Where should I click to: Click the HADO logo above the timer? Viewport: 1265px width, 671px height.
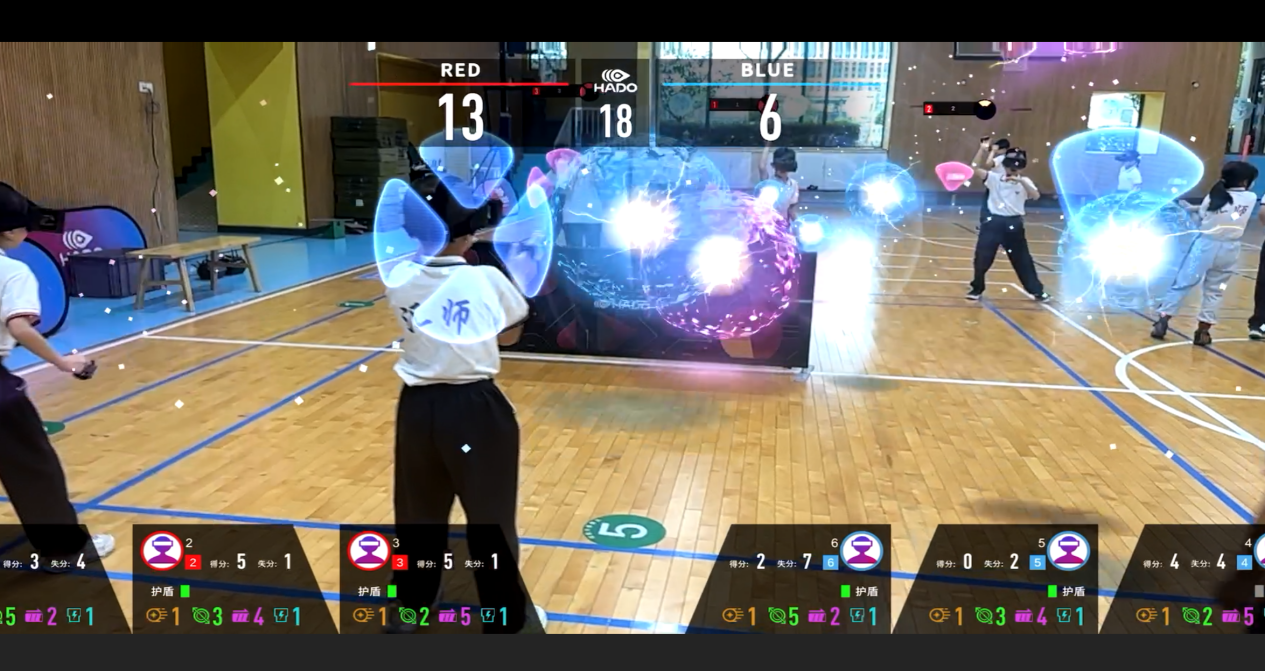coord(615,81)
